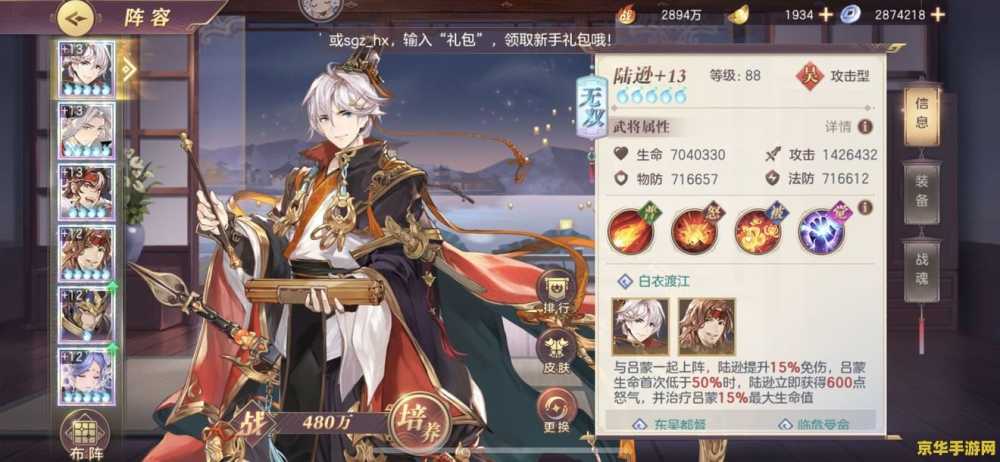Open the skills info icon
Image resolution: width=1000 pixels, height=462 pixels.
tap(866, 207)
